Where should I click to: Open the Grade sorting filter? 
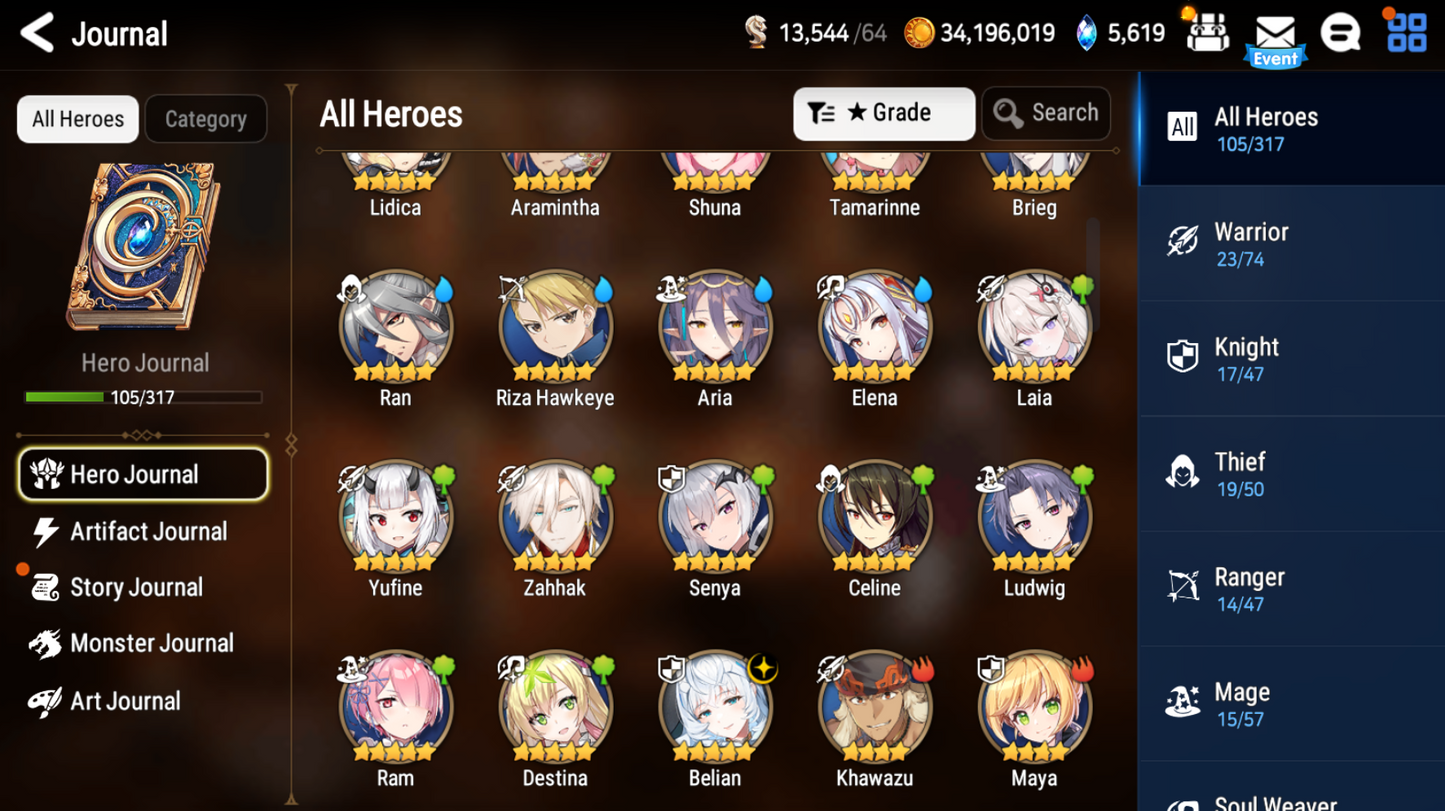883,113
